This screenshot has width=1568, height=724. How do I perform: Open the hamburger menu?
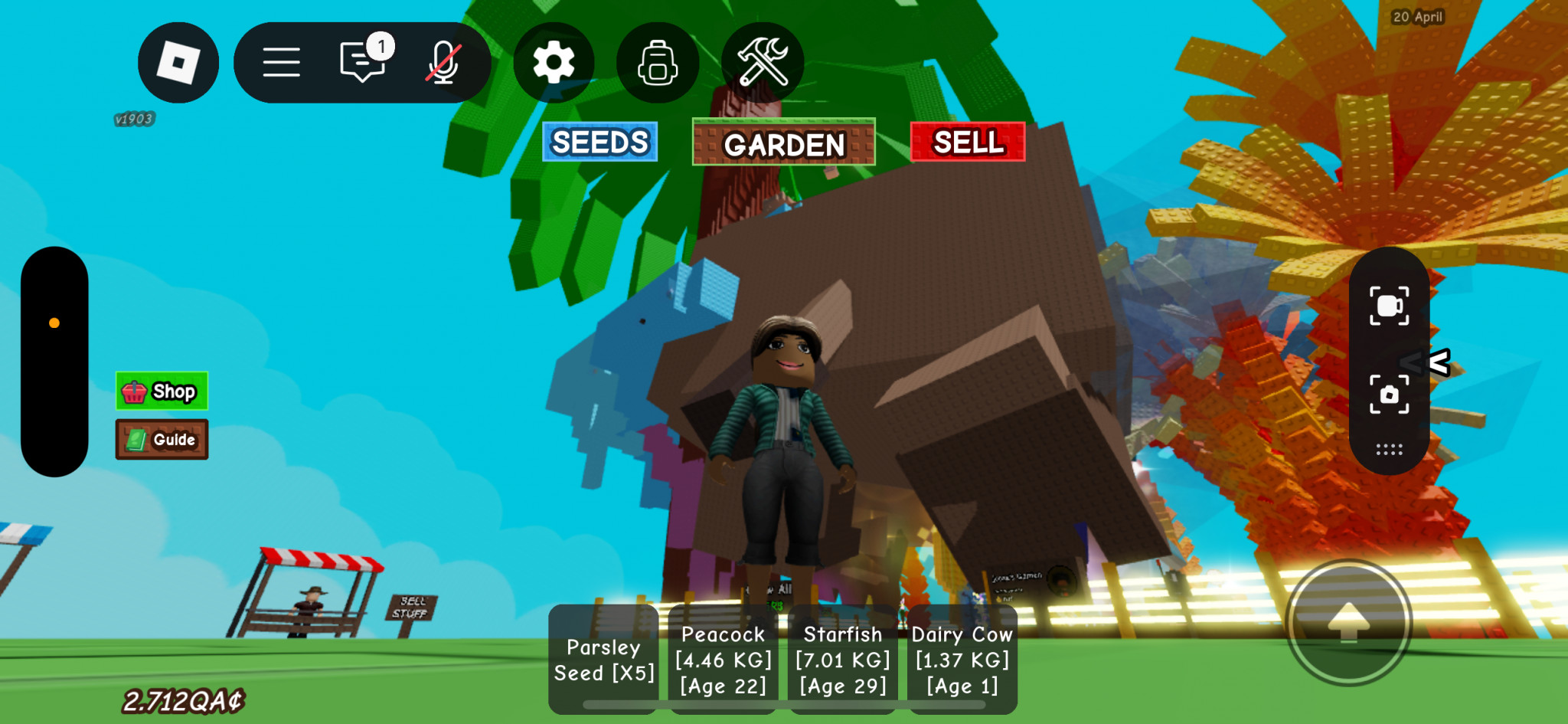[x=281, y=63]
